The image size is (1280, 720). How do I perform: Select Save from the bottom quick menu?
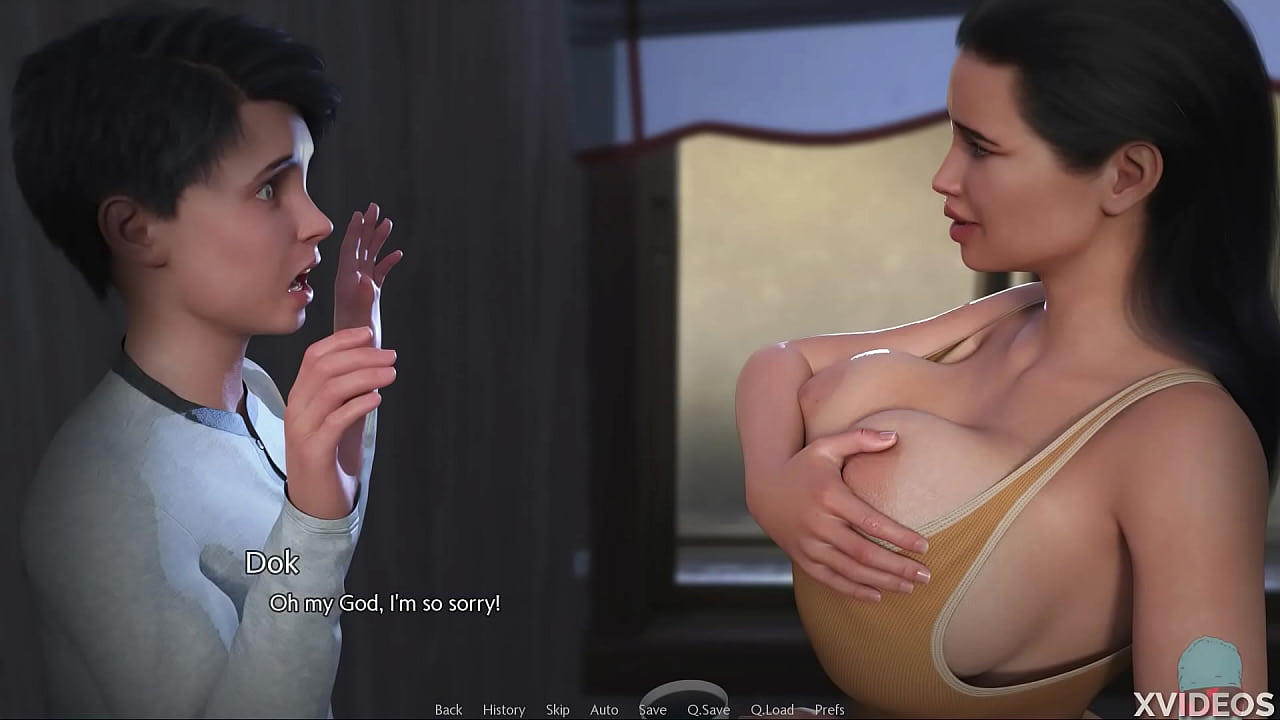[x=651, y=709]
